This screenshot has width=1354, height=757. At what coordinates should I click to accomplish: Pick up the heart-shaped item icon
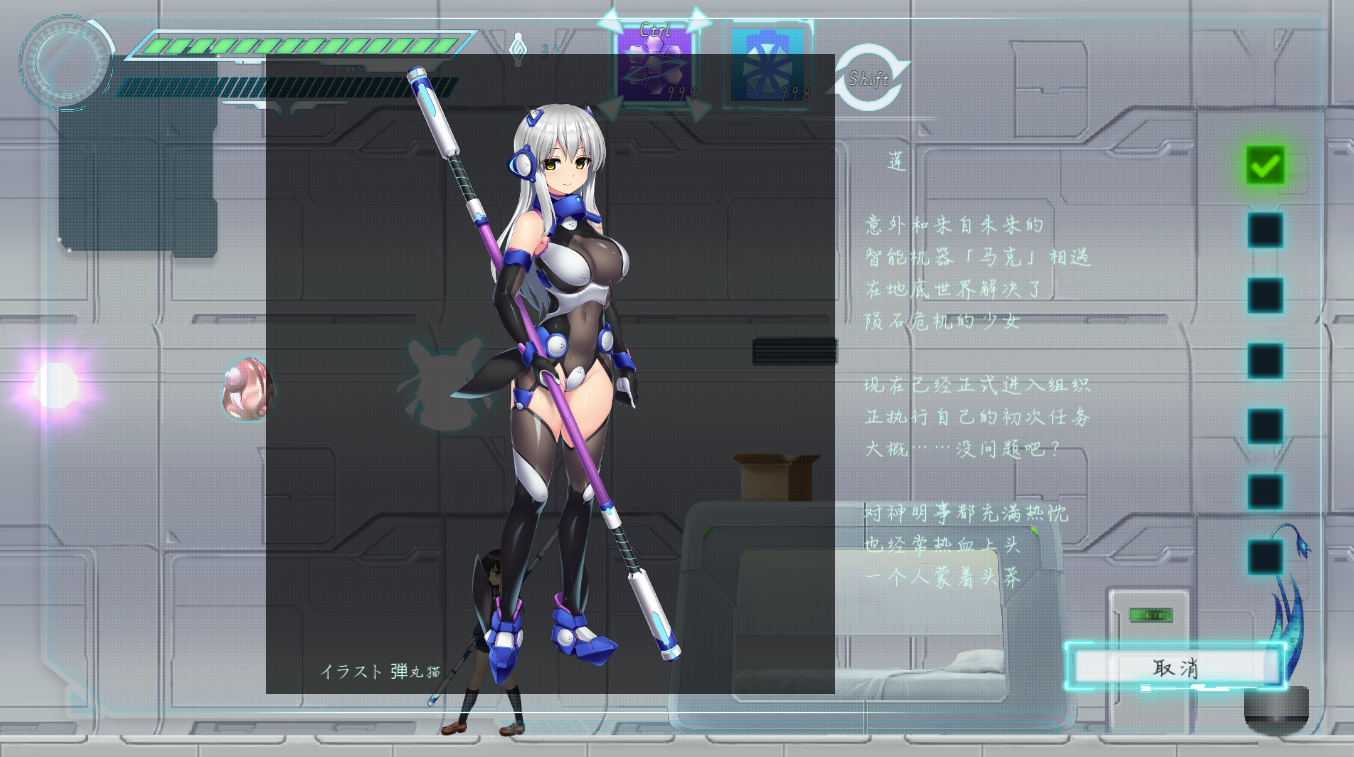pyautogui.click(x=247, y=388)
